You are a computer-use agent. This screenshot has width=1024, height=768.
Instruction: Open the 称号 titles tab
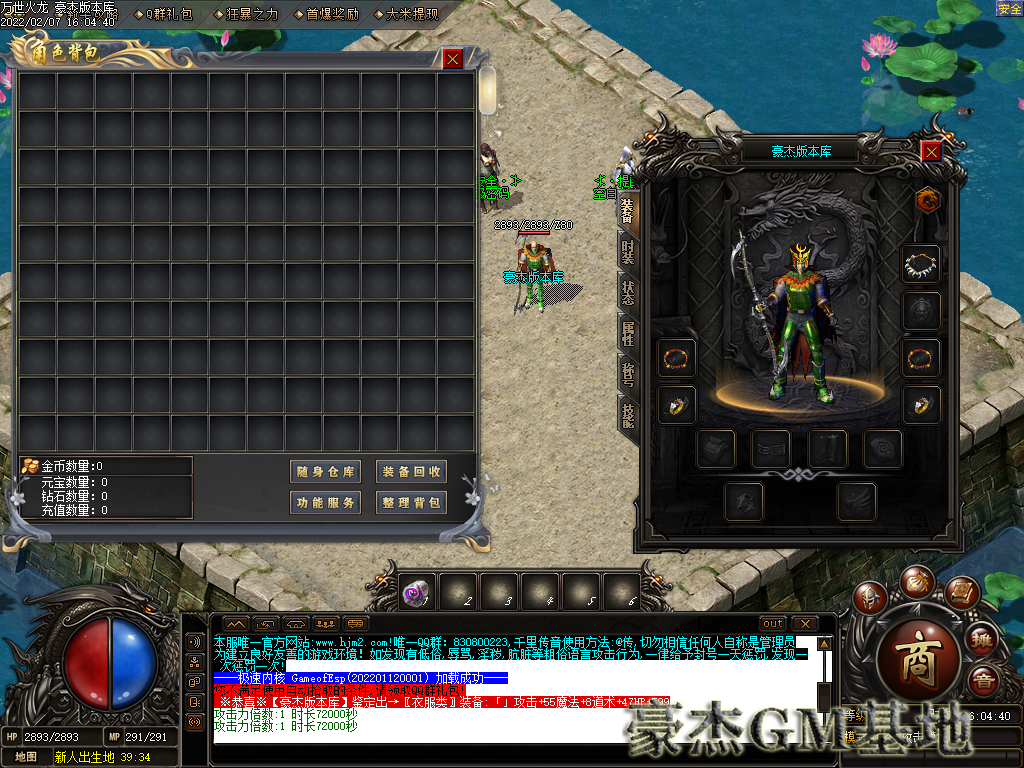627,374
